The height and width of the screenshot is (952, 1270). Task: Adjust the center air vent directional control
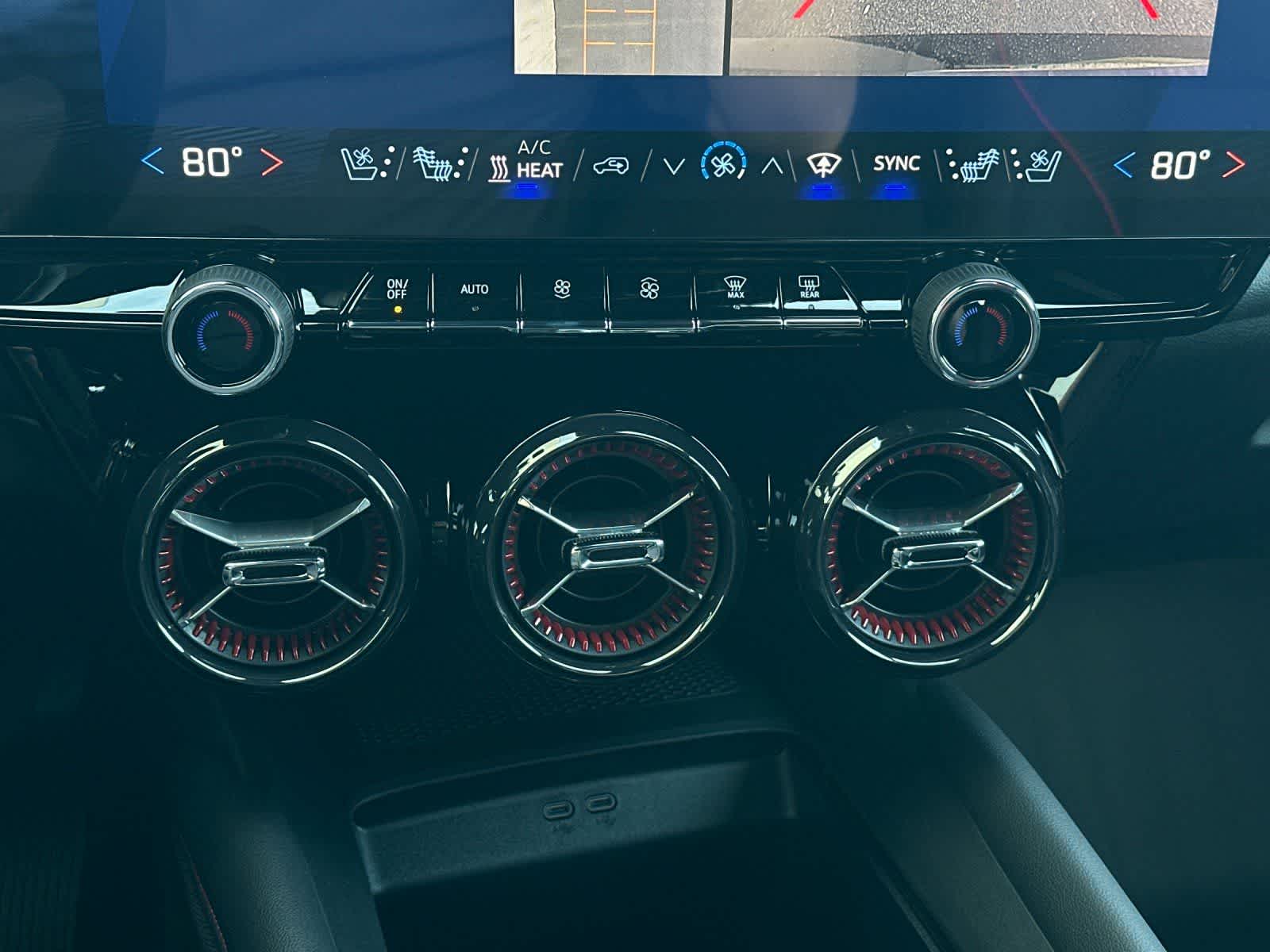(x=610, y=551)
